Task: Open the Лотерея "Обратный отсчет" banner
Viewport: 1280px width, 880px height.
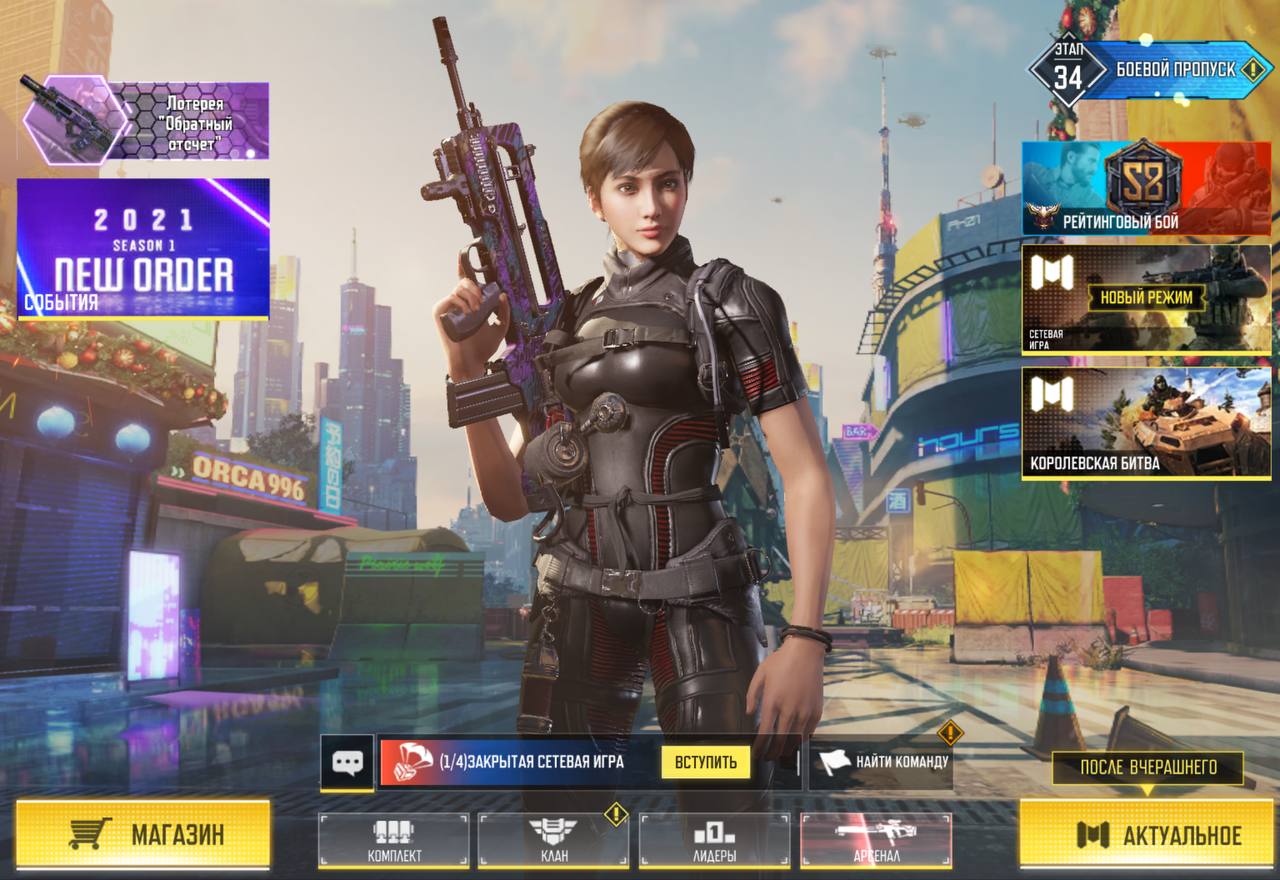Action: pos(145,122)
